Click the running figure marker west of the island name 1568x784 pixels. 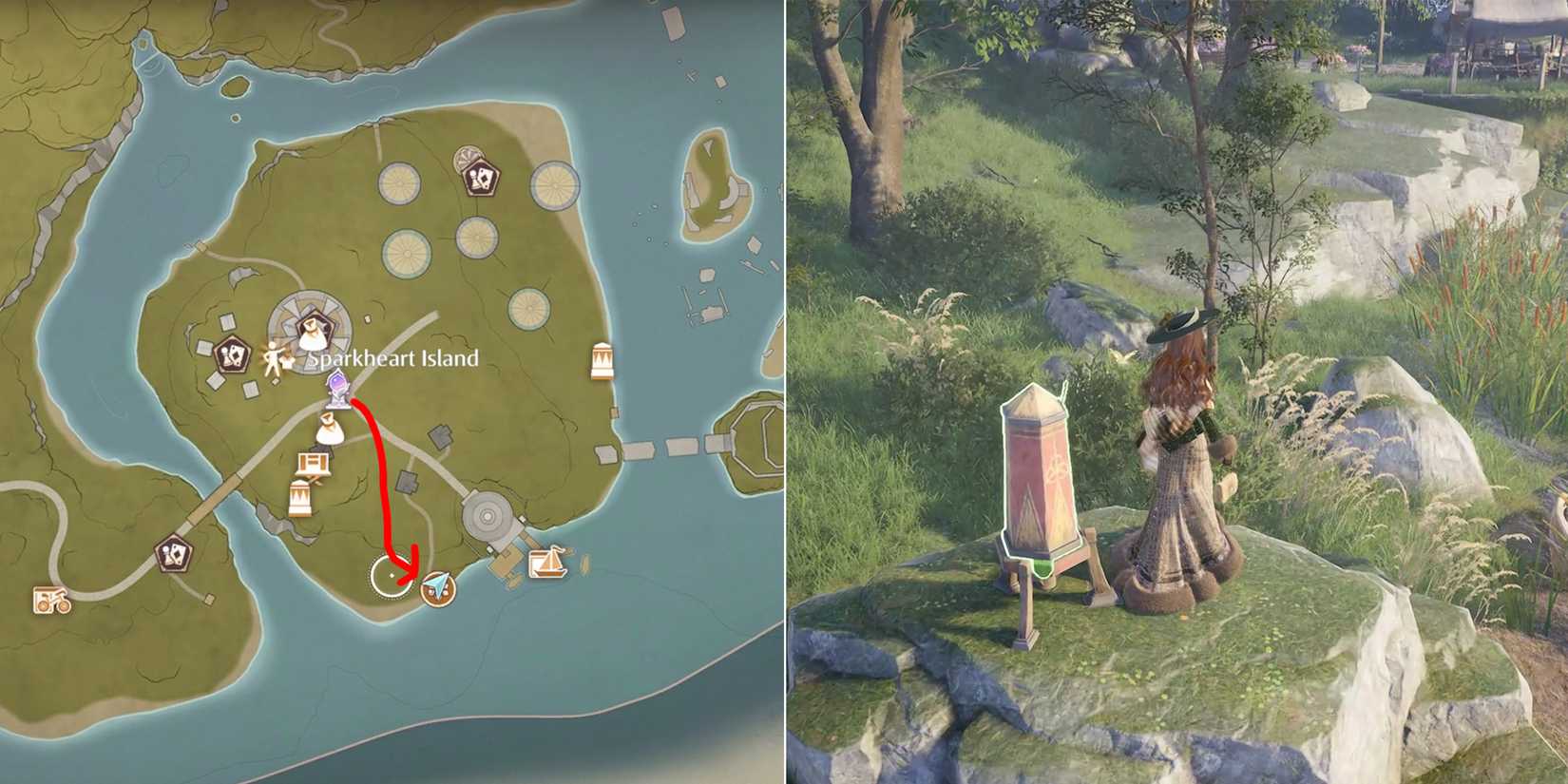click(x=273, y=358)
